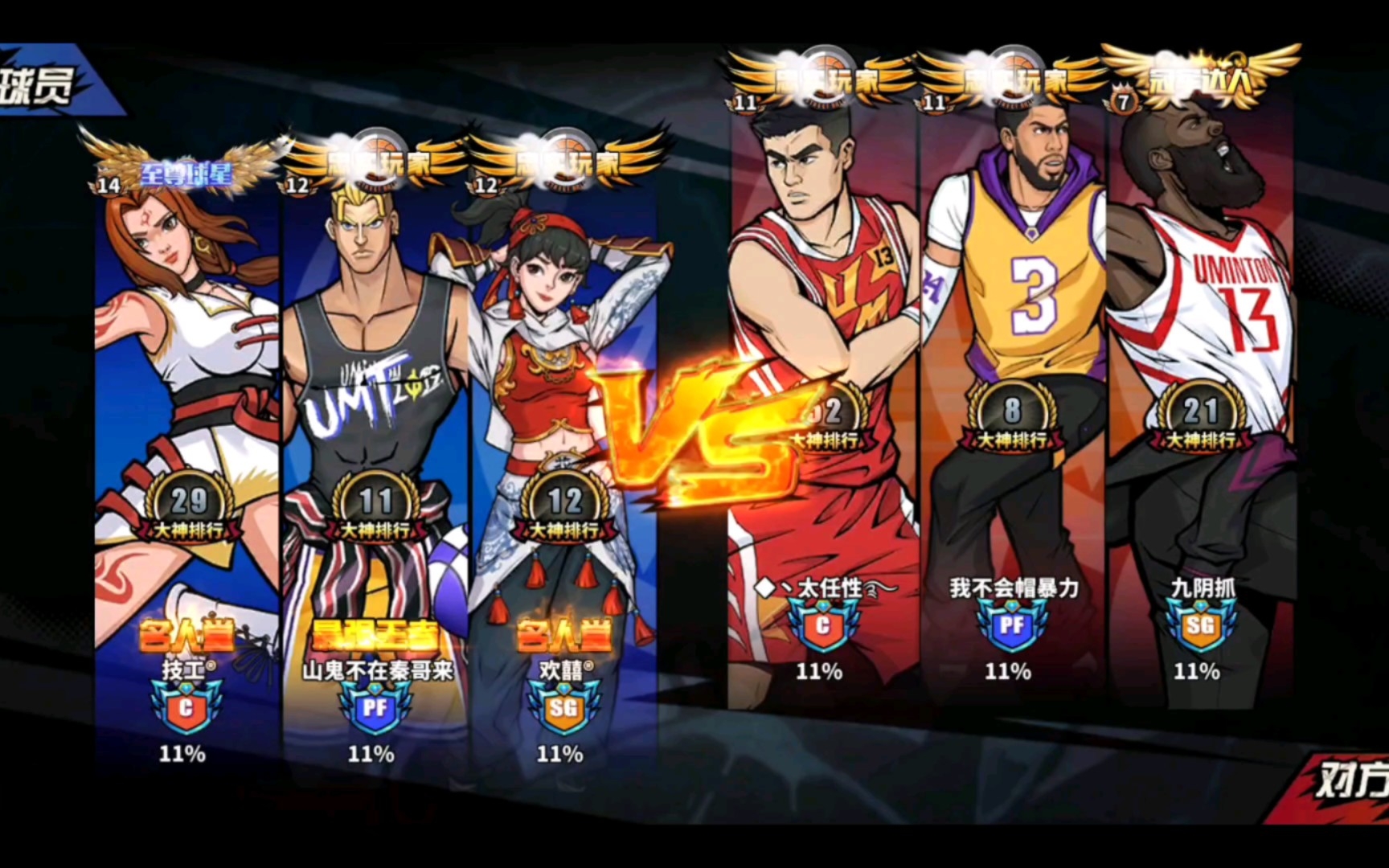Click the rank 8 大神排行 badge

pyautogui.click(x=1011, y=418)
